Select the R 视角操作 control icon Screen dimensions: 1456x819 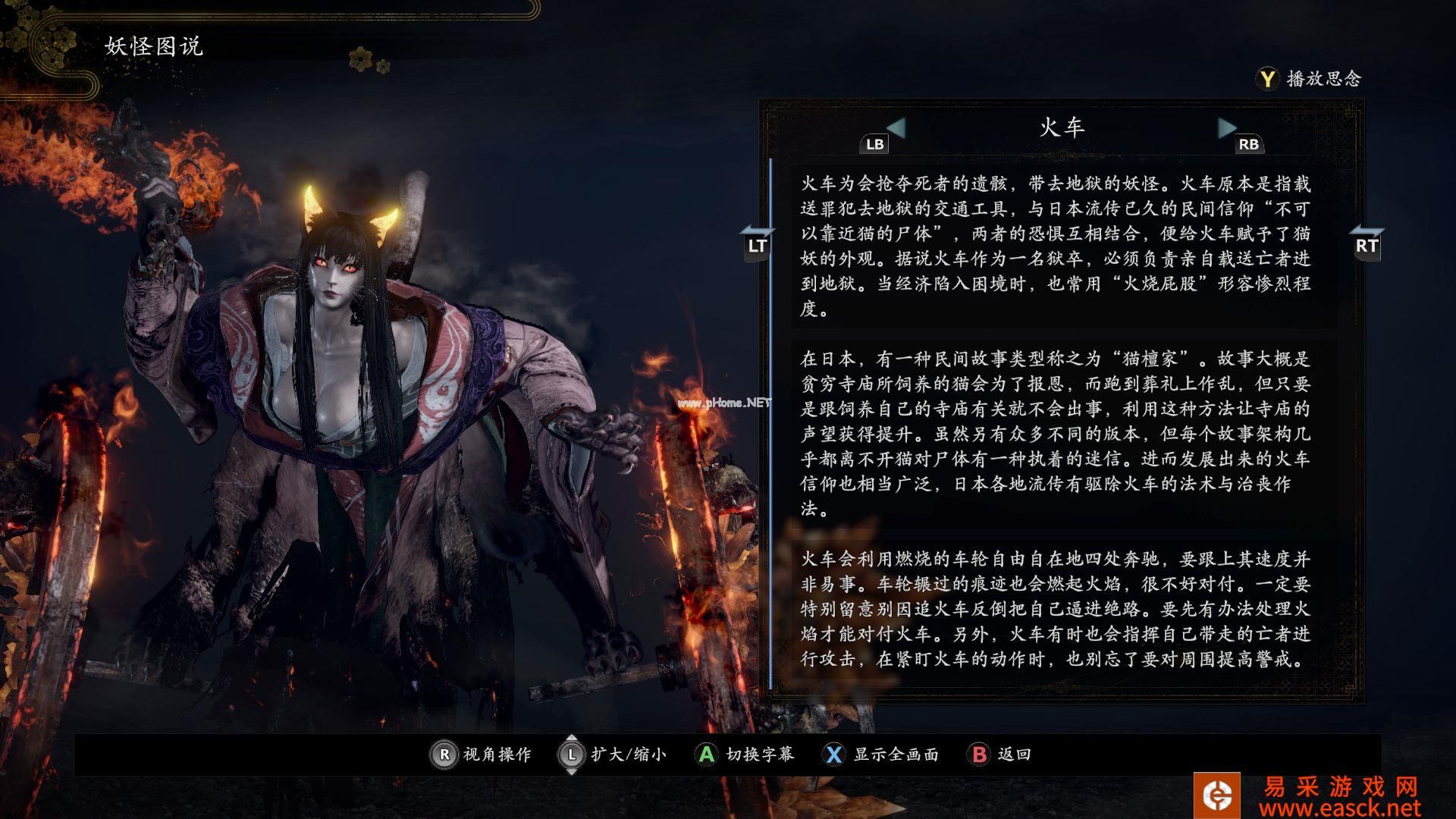444,755
